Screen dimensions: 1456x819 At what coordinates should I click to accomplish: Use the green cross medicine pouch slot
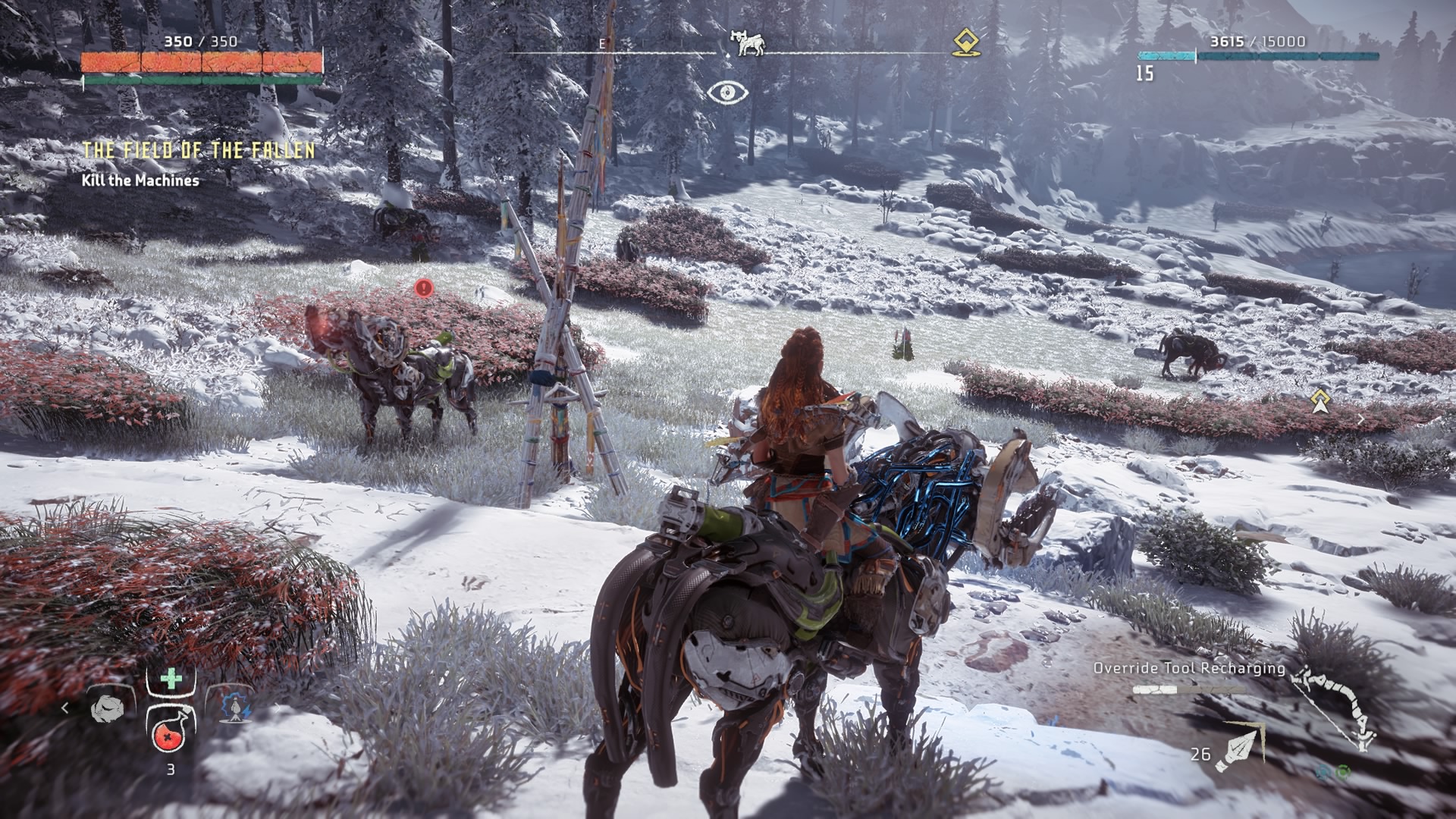(x=171, y=679)
